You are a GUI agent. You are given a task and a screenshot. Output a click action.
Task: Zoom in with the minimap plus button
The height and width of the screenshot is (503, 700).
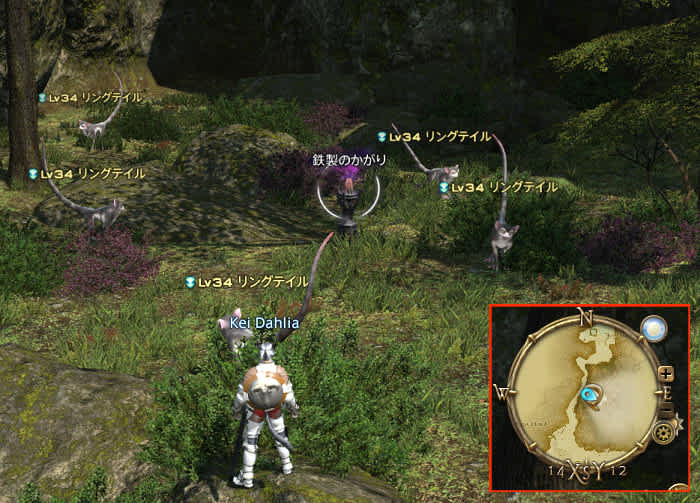pyautogui.click(x=667, y=375)
